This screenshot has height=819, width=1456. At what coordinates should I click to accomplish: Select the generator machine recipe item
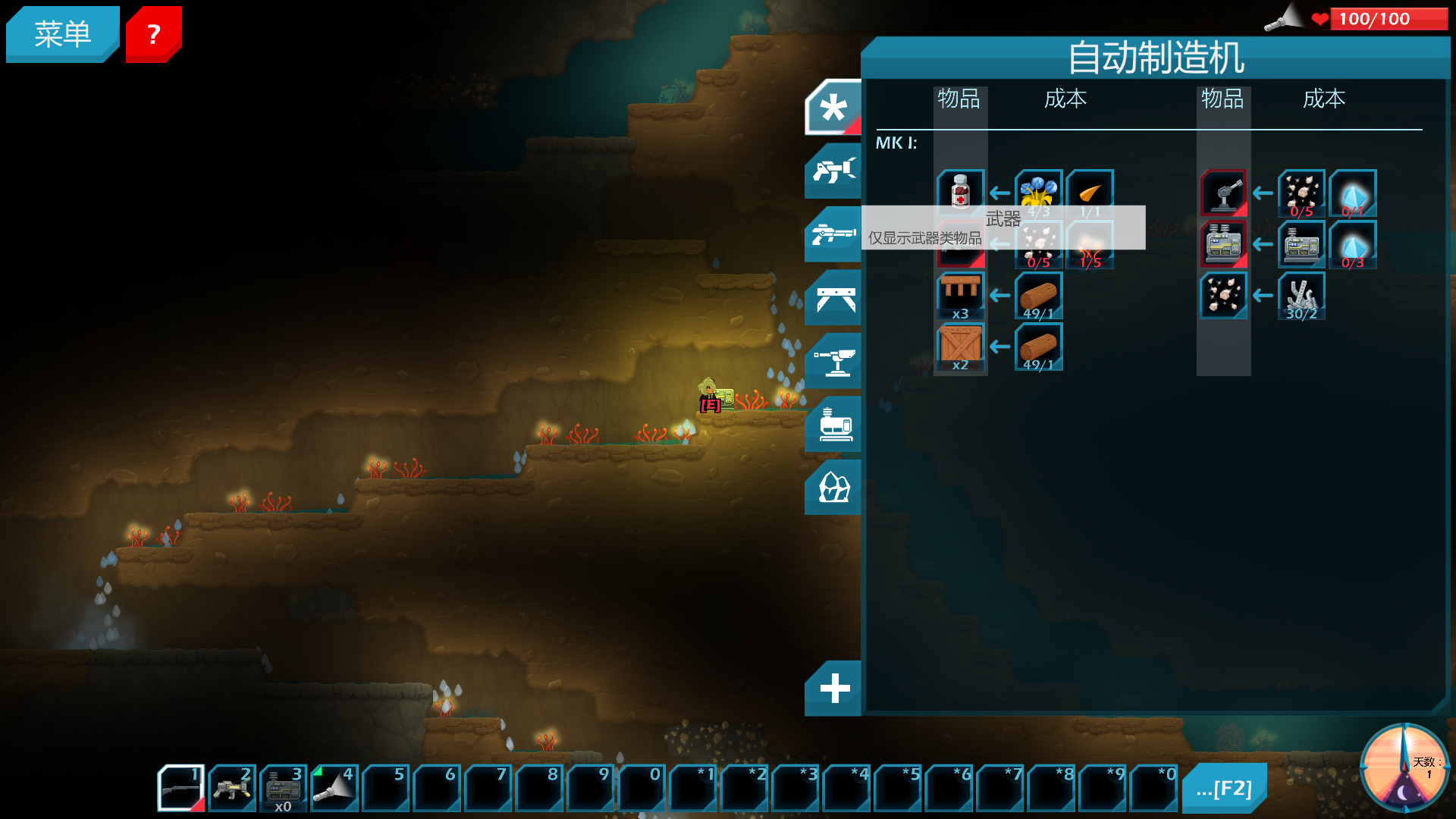pyautogui.click(x=1223, y=243)
